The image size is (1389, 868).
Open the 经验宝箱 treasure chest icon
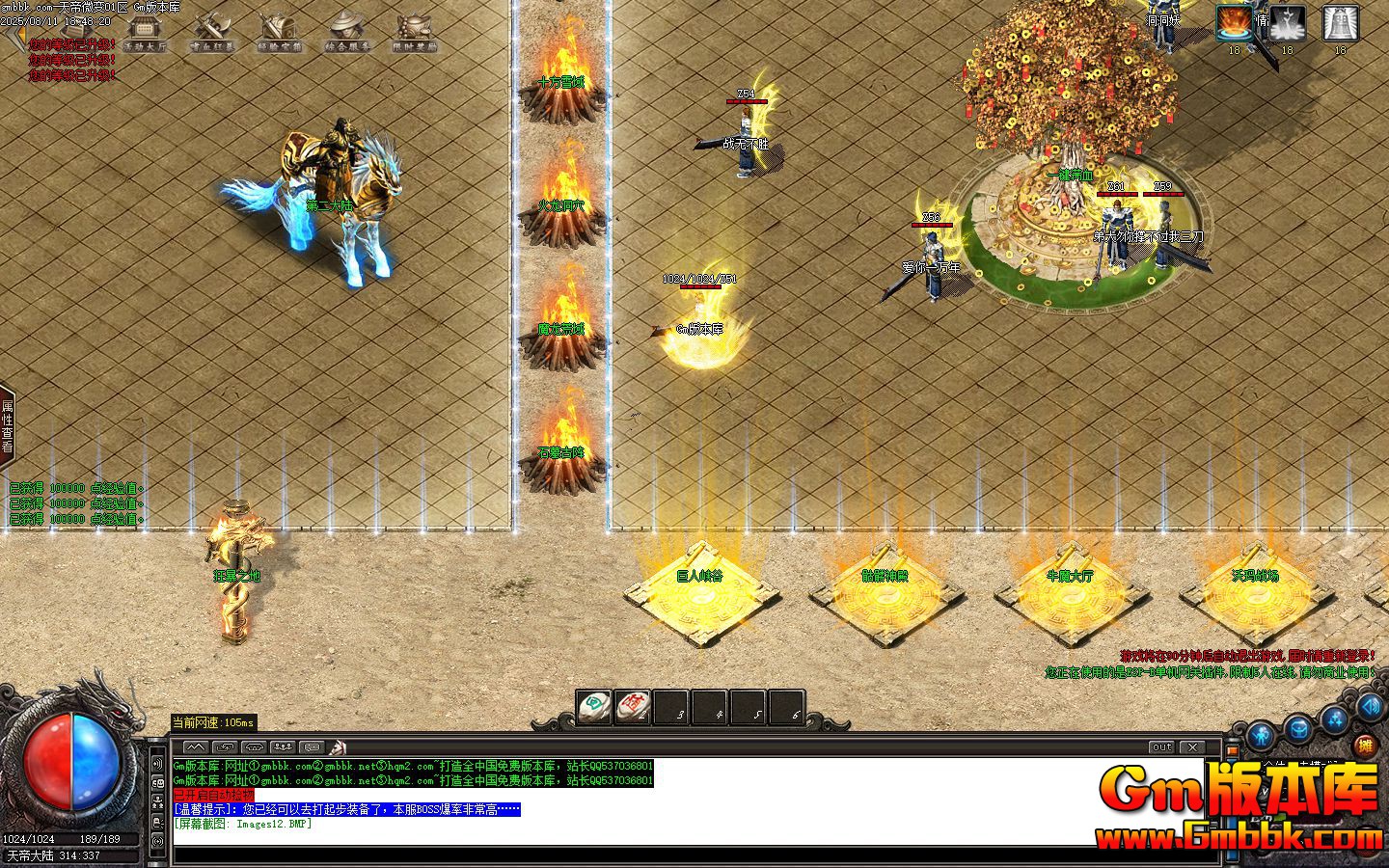click(280, 27)
